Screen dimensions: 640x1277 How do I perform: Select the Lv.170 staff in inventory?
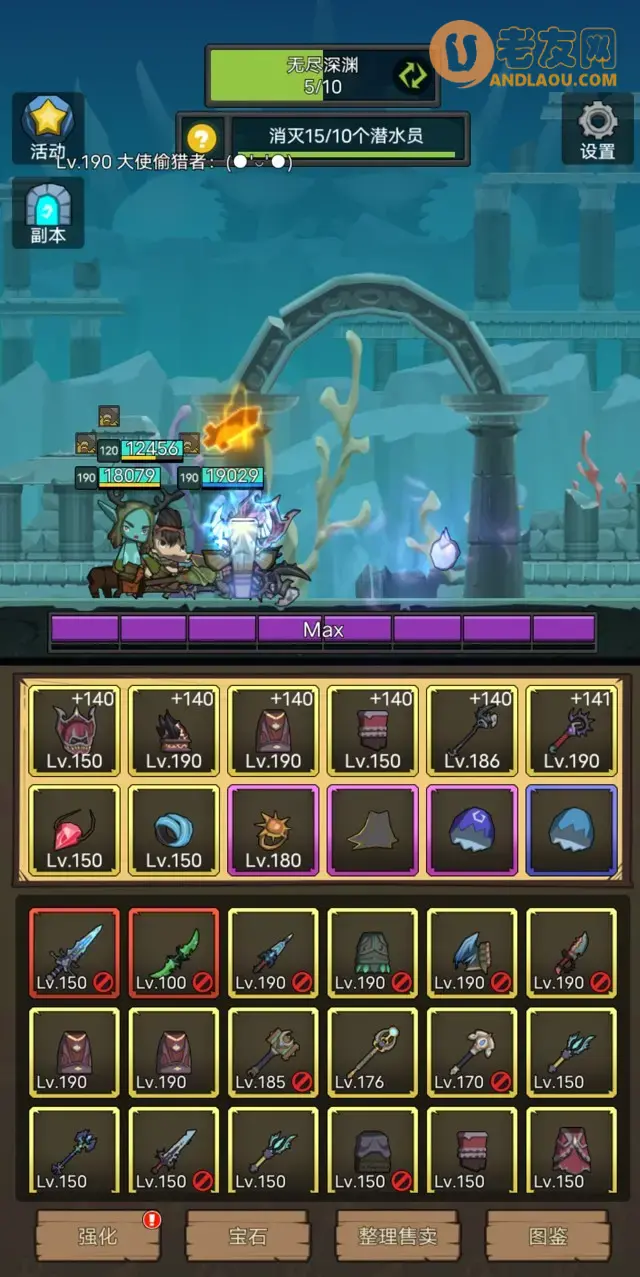coord(472,1053)
